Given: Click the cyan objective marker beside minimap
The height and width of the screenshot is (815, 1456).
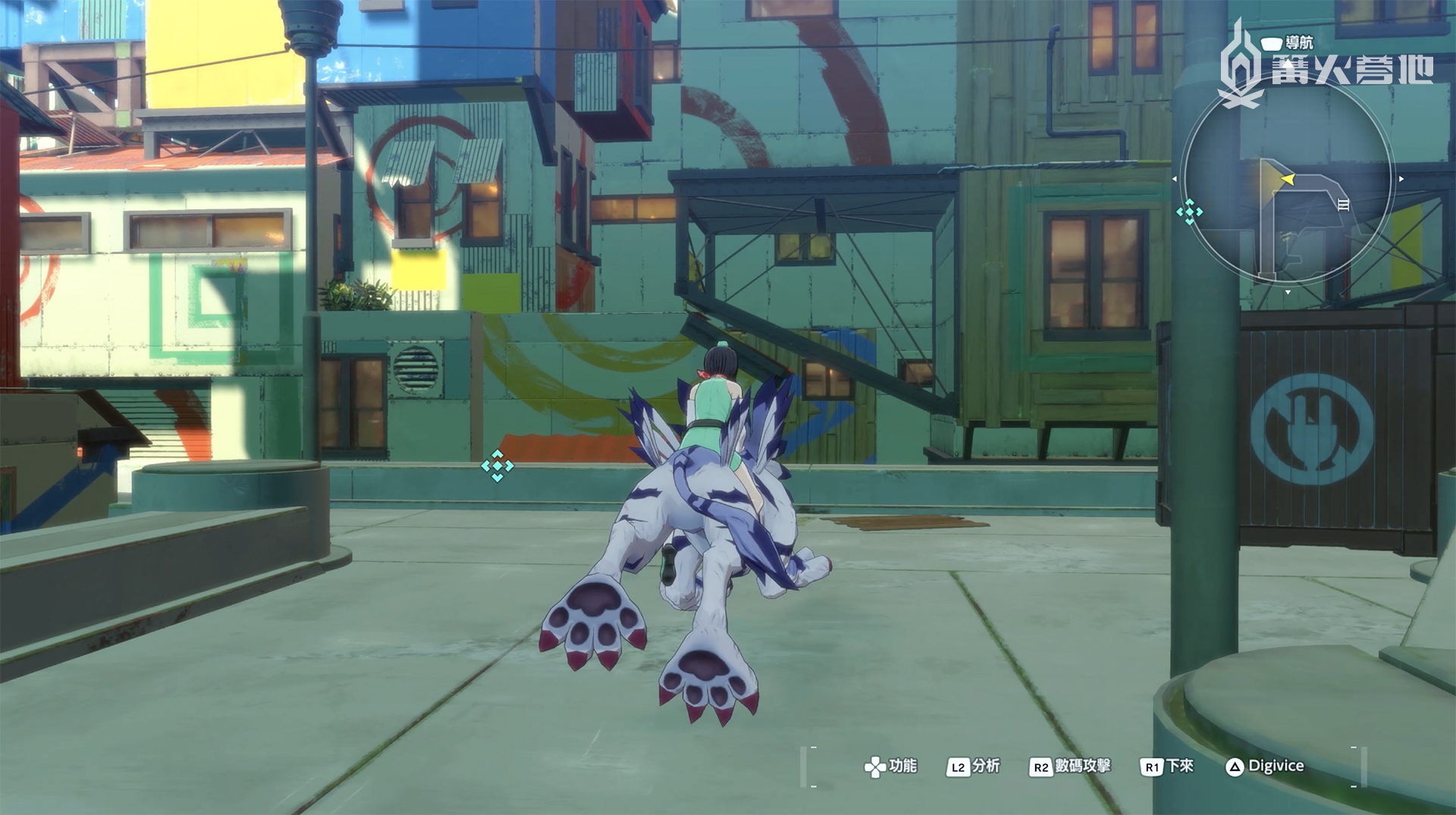Looking at the screenshot, I should 1189,212.
